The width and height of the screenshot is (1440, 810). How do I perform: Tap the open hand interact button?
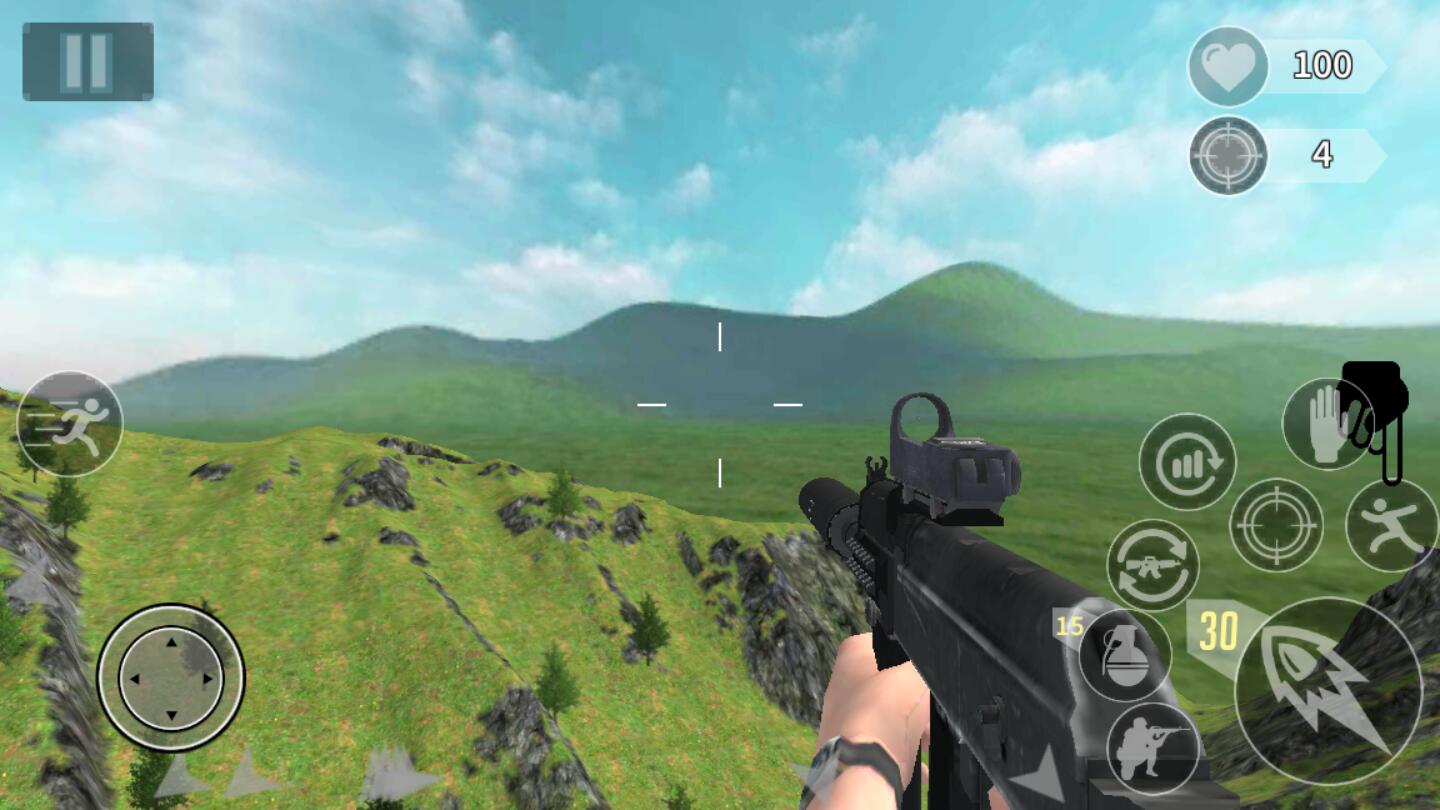pyautogui.click(x=1327, y=424)
